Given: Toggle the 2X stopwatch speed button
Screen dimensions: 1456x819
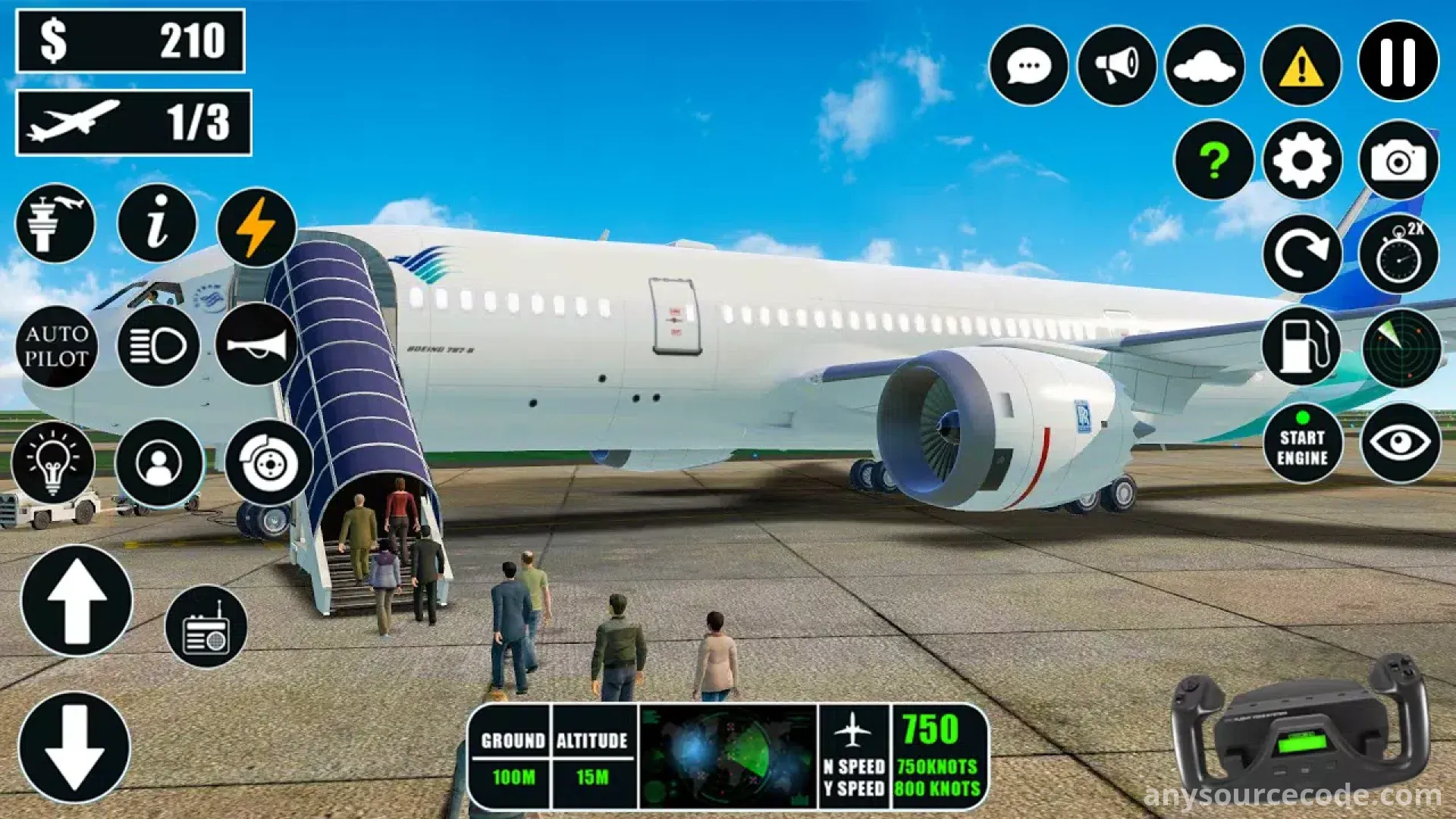Looking at the screenshot, I should (1398, 254).
